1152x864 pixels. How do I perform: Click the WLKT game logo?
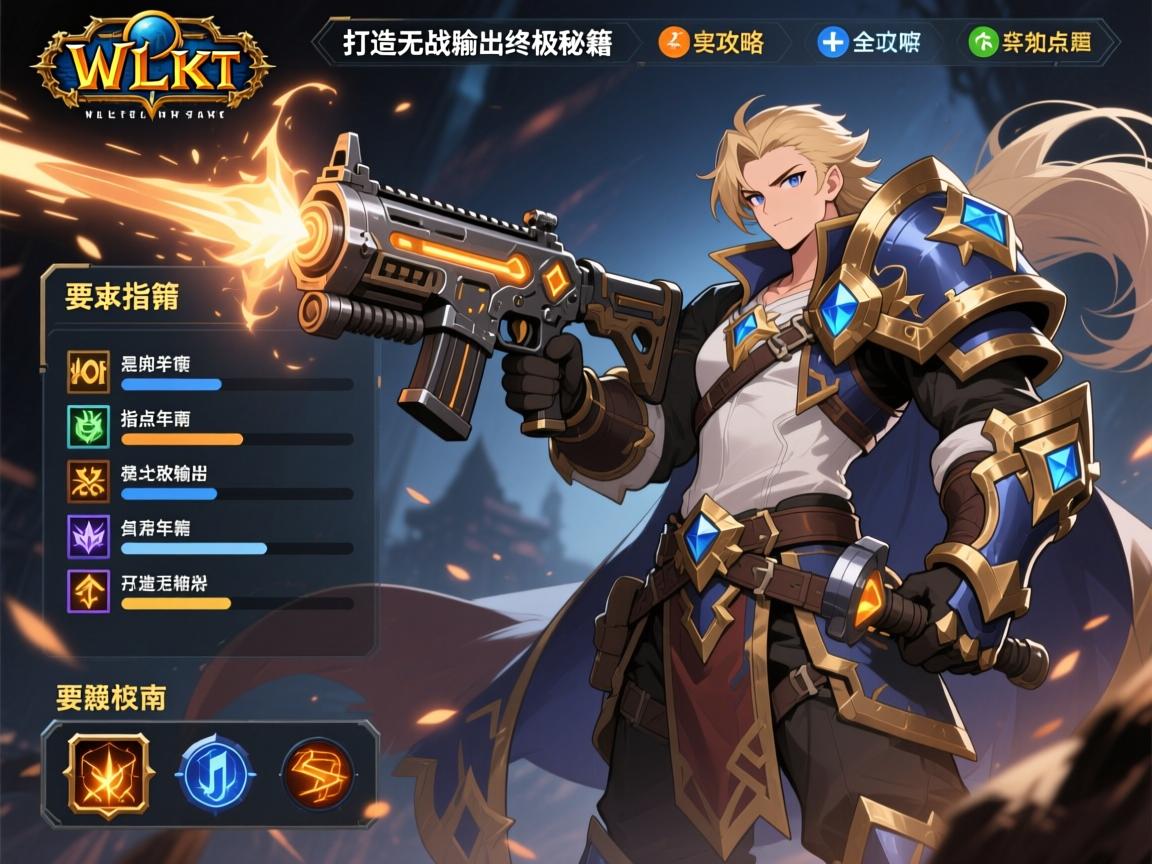click(152, 66)
